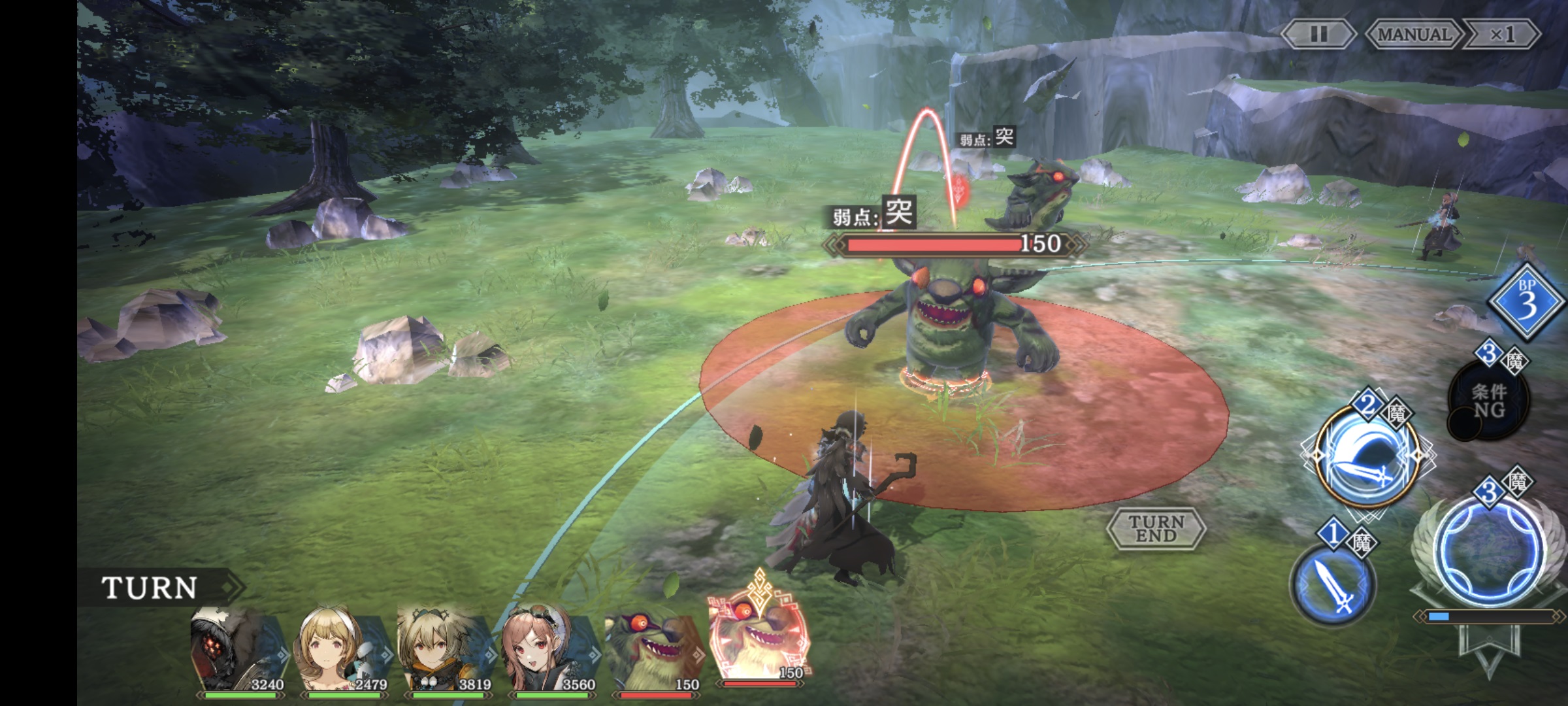The width and height of the screenshot is (1568, 706).
Task: Activate the large circular ultimate skill
Action: (1490, 550)
